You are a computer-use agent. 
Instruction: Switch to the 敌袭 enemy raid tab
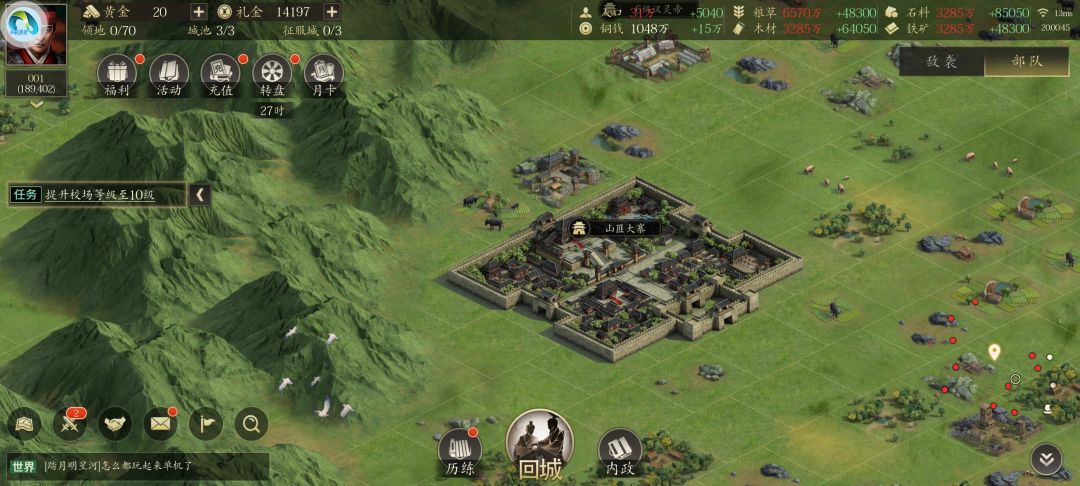(941, 61)
